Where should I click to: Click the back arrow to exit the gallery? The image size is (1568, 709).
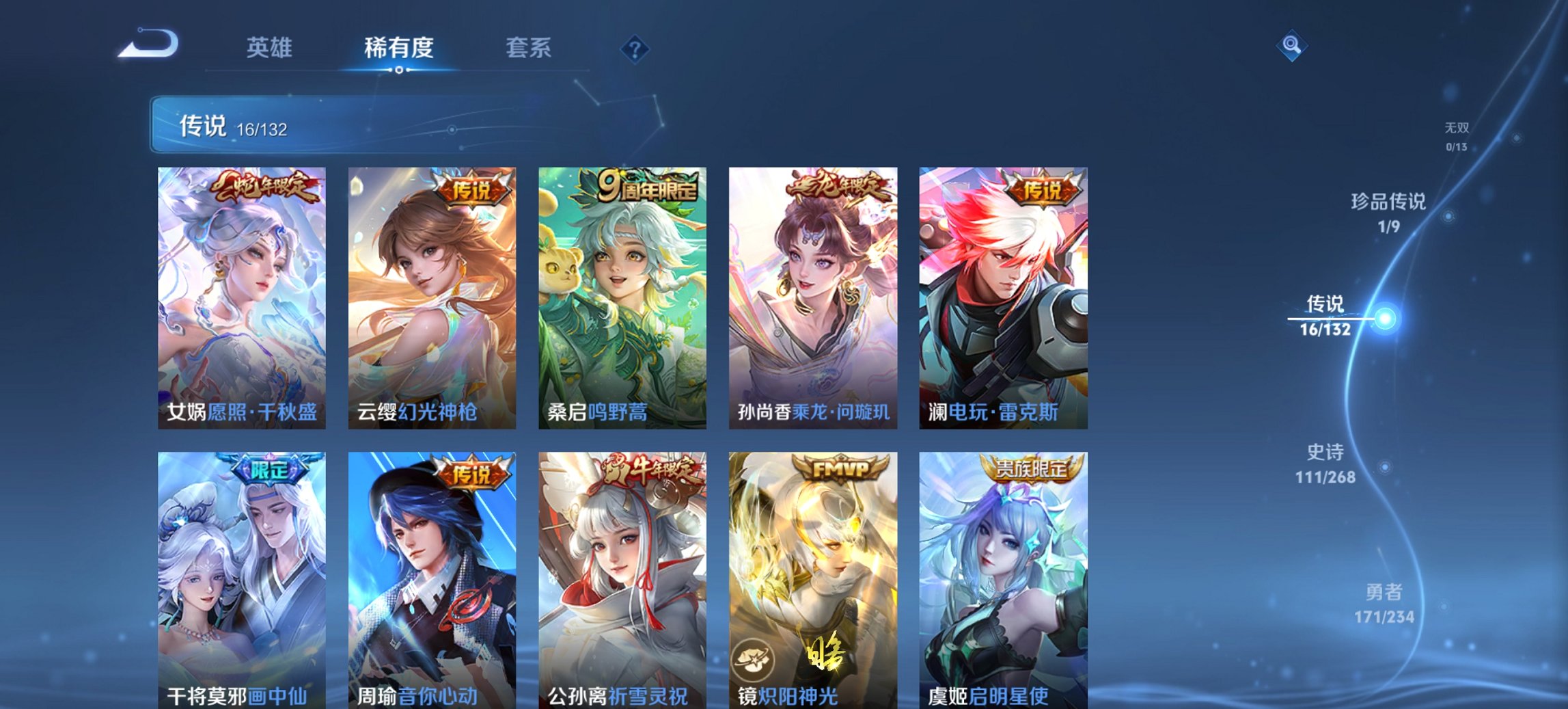tap(150, 46)
